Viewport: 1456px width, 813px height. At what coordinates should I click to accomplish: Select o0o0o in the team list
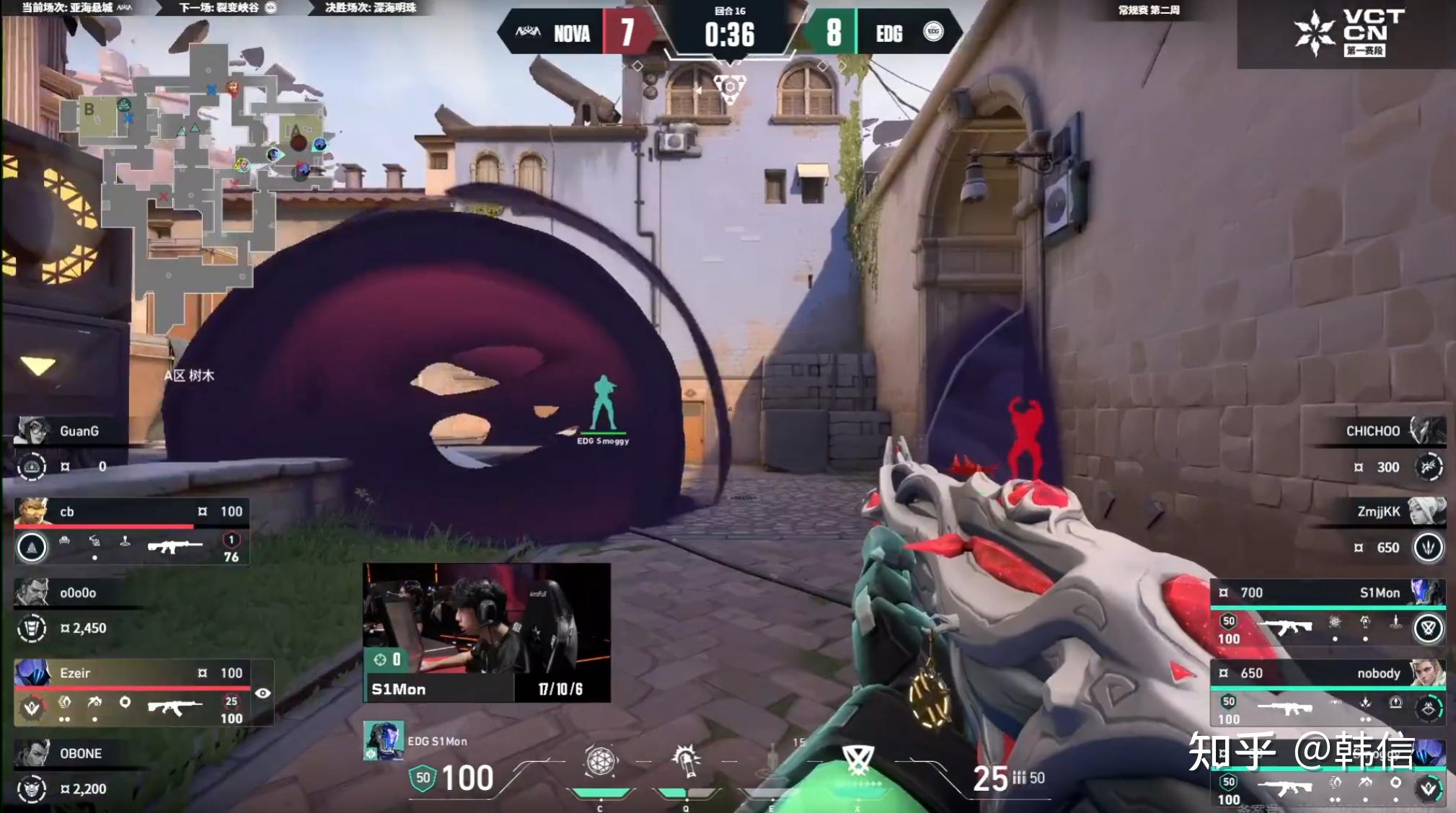click(x=78, y=610)
